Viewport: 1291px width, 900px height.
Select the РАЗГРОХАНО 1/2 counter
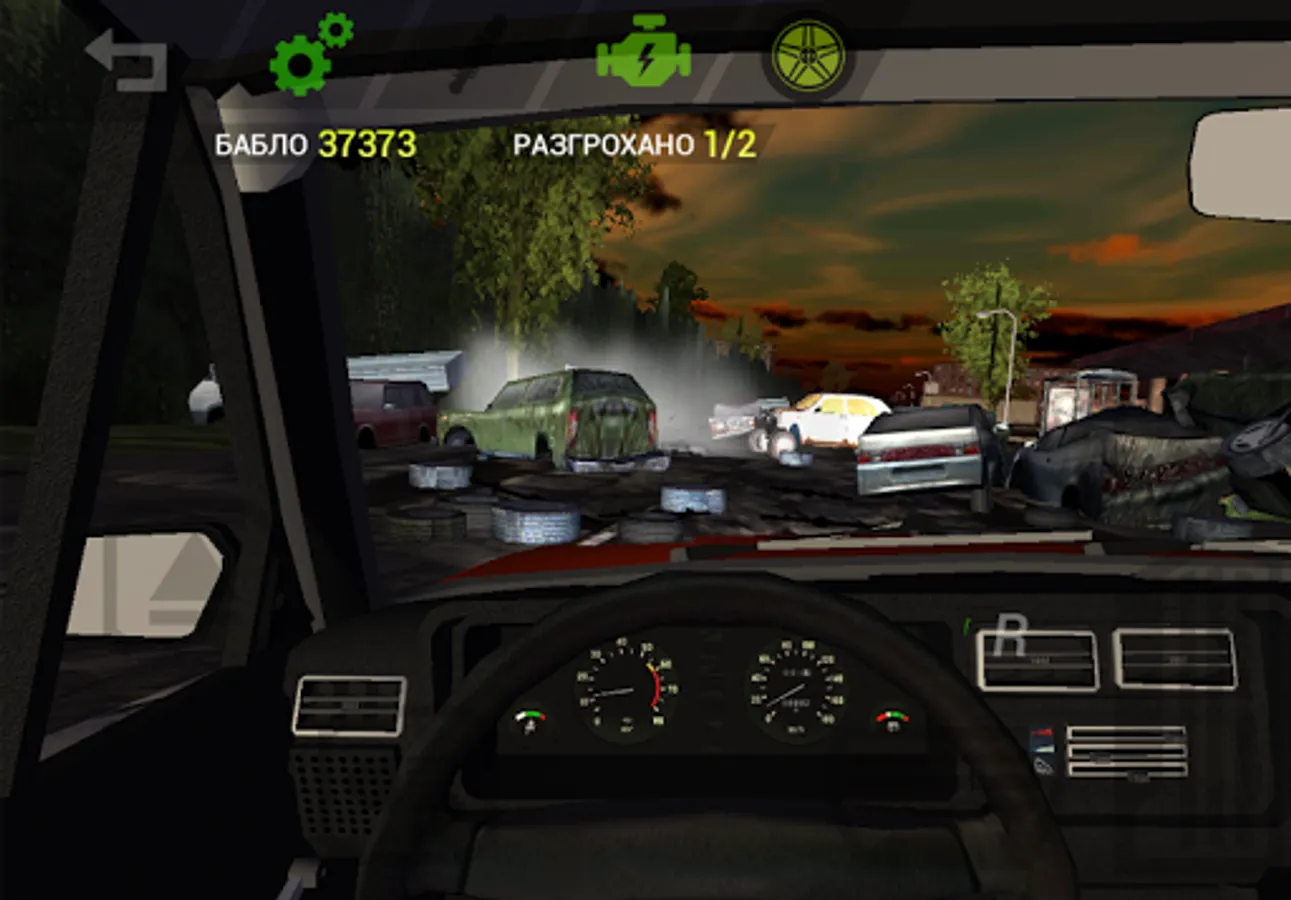(x=600, y=145)
